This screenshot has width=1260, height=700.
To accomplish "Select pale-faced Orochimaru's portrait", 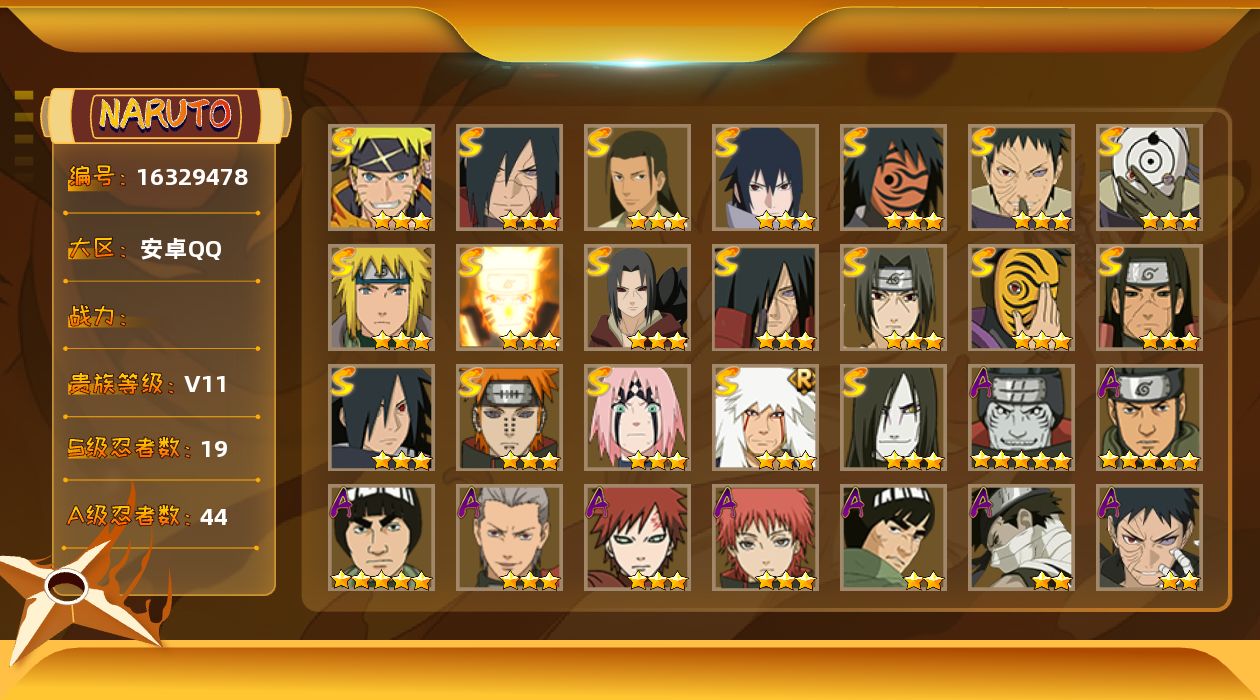I will [x=893, y=418].
